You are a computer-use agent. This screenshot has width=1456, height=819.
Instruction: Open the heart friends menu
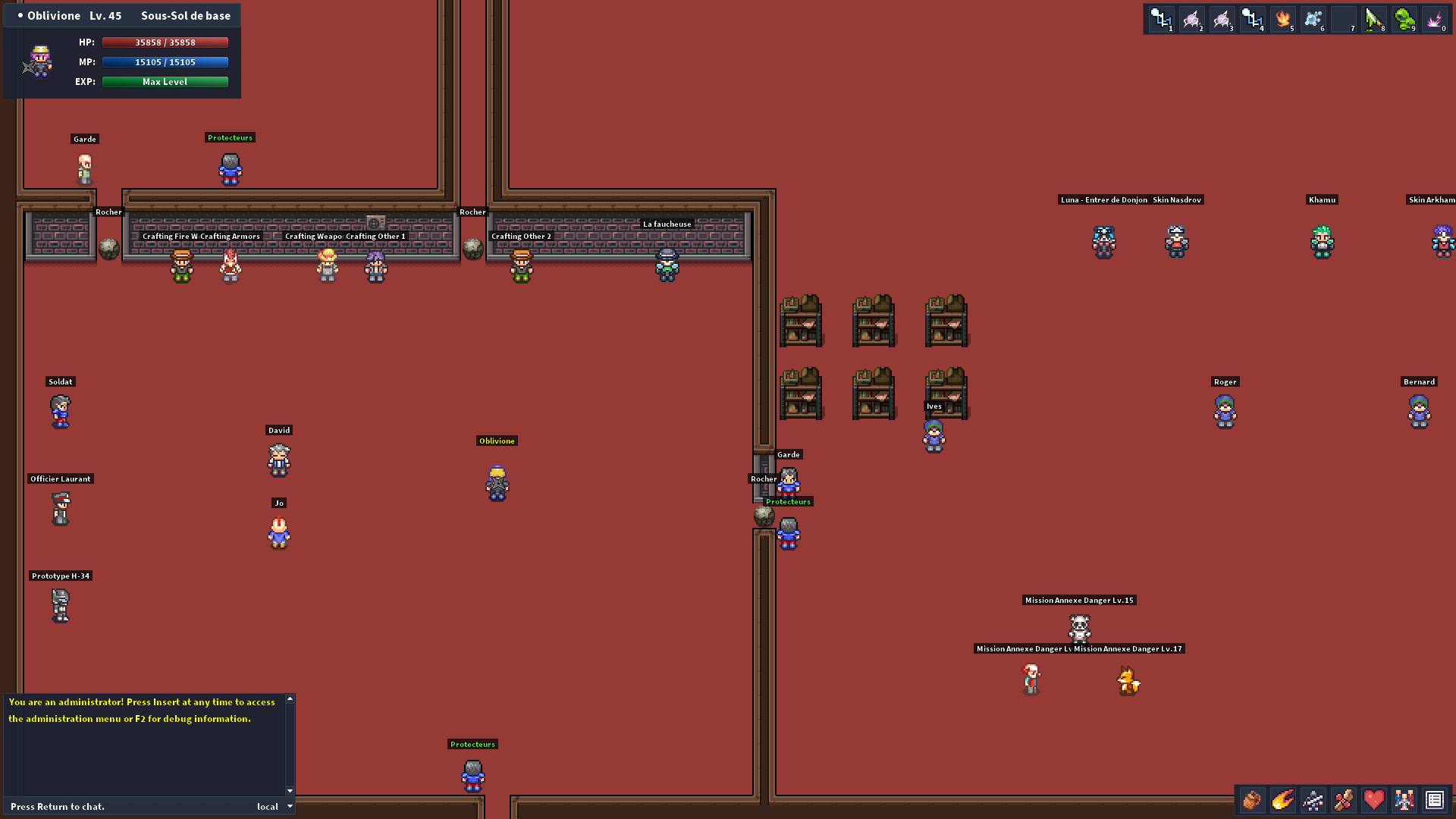tap(1373, 799)
